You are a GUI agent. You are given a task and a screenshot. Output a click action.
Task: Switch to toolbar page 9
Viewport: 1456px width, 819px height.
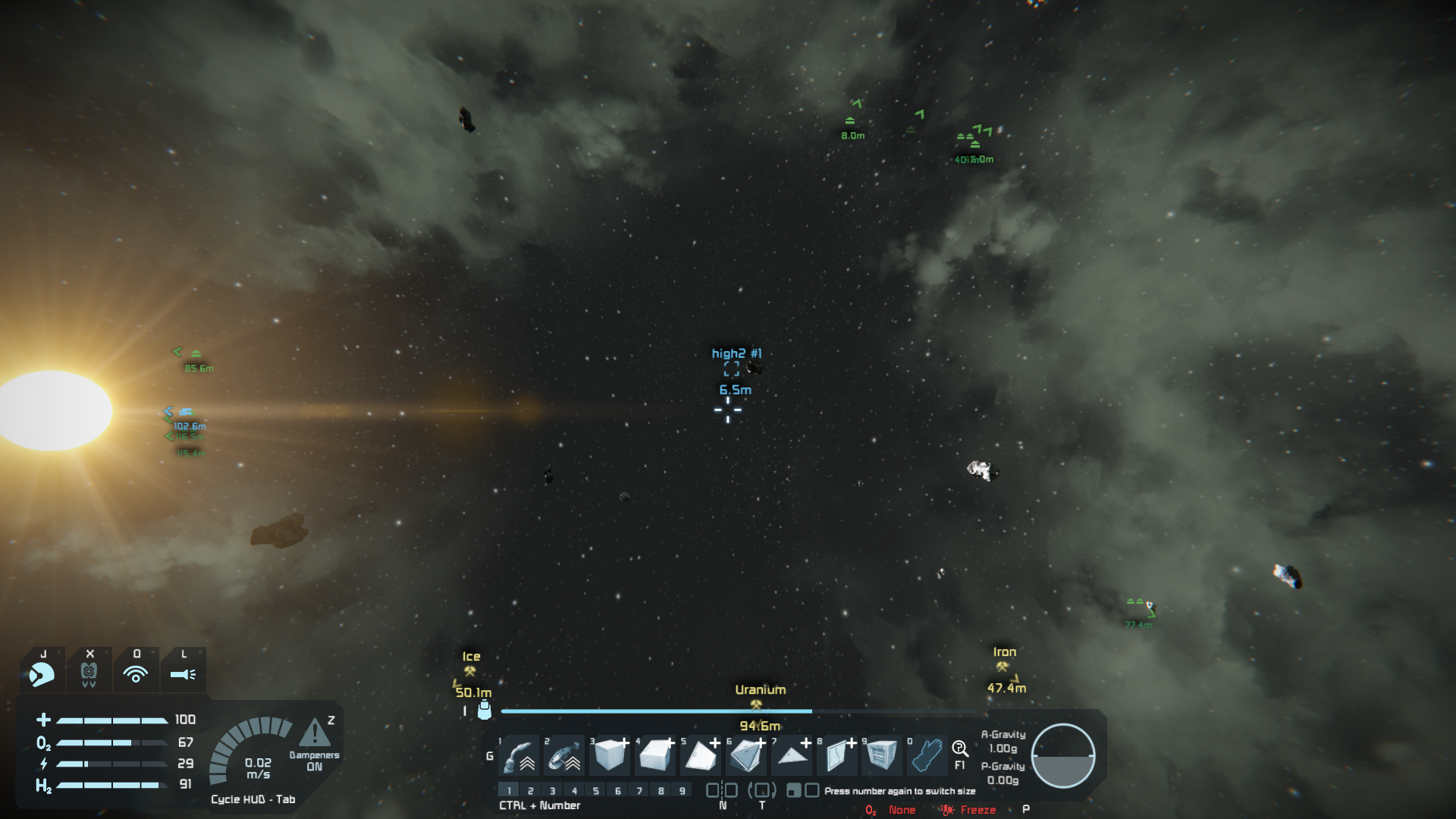click(x=682, y=791)
